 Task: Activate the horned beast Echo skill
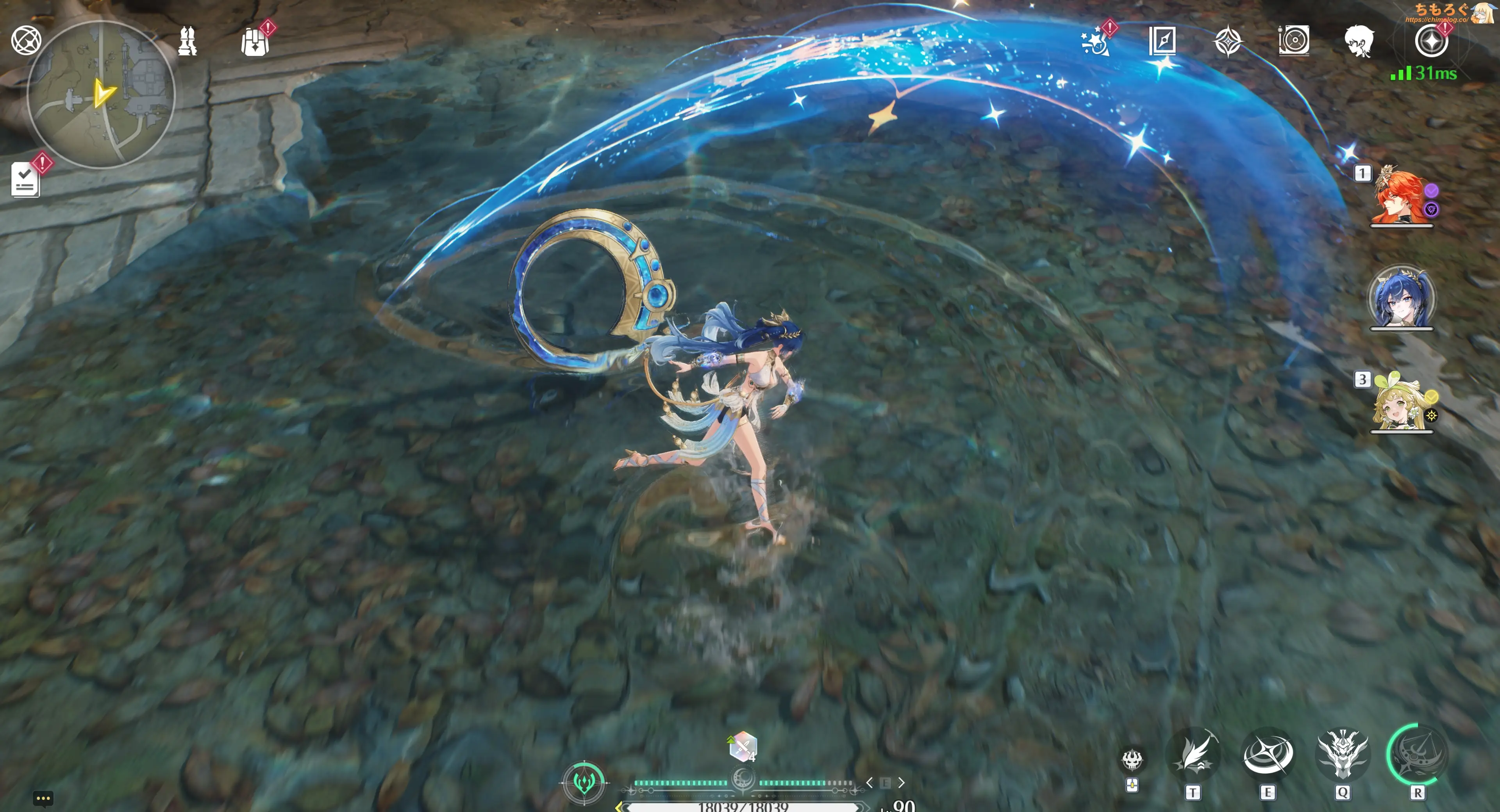[x=1343, y=754]
